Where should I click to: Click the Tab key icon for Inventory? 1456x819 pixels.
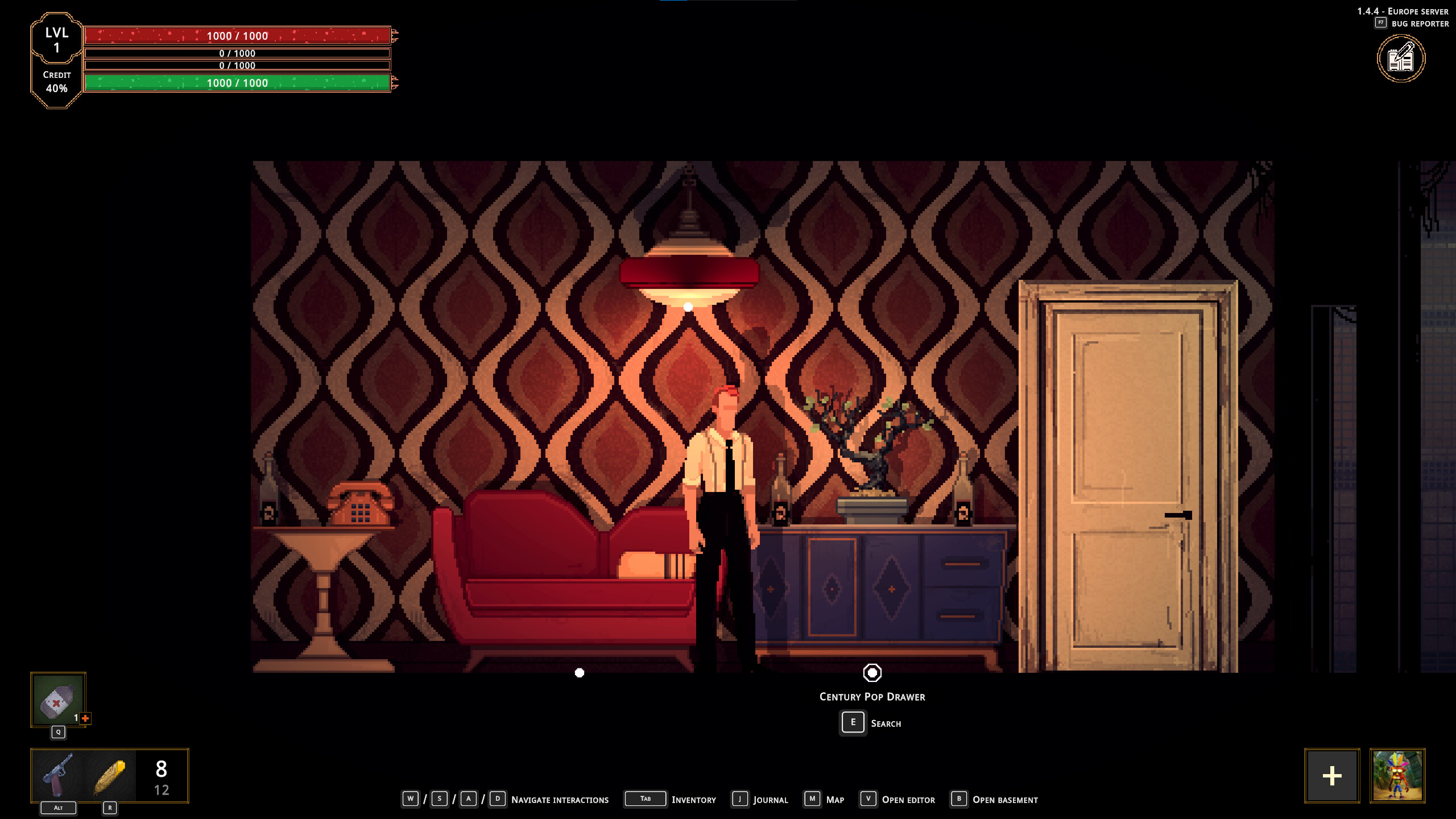point(646,799)
